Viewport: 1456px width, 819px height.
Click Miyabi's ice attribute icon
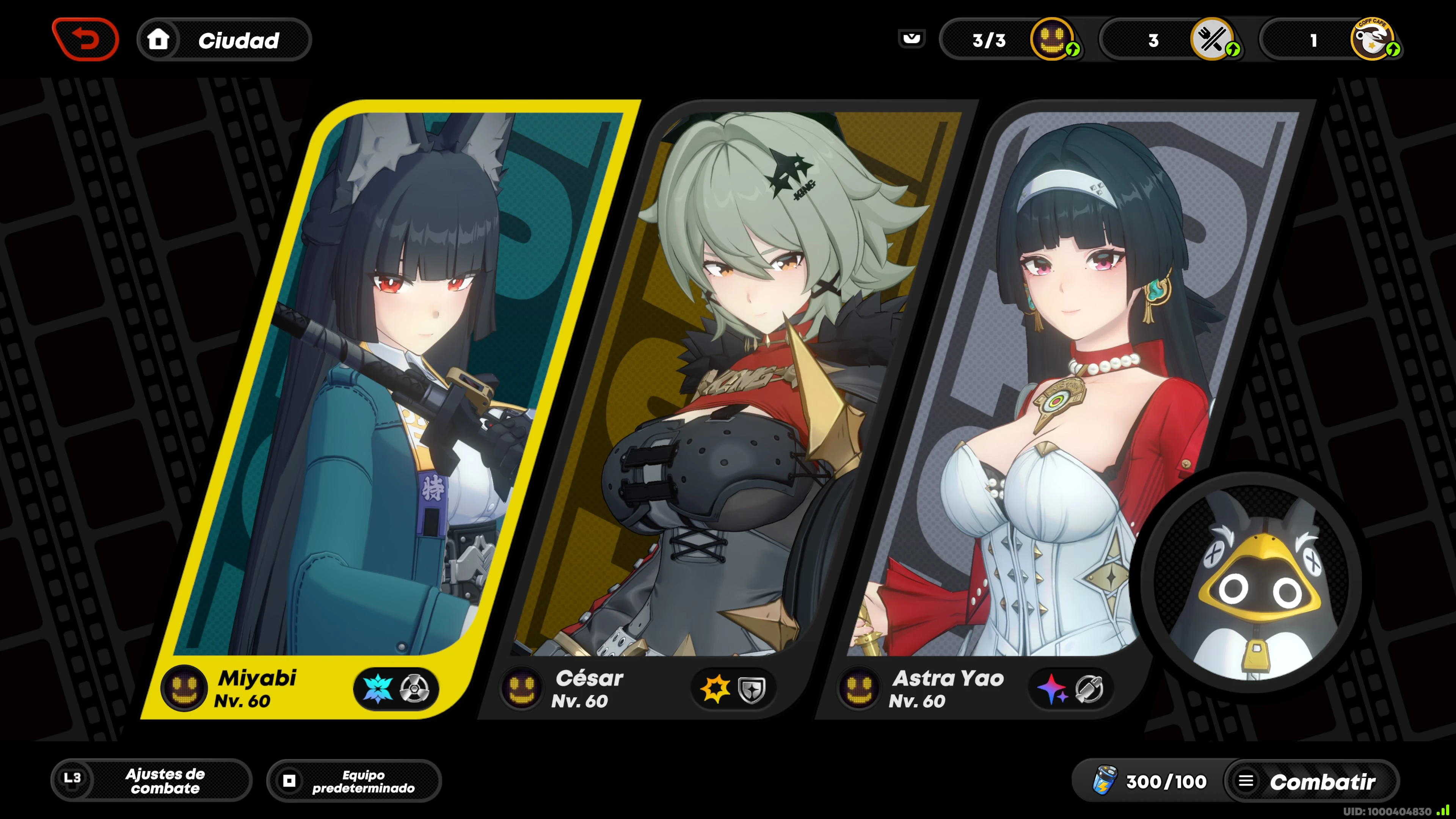click(378, 689)
